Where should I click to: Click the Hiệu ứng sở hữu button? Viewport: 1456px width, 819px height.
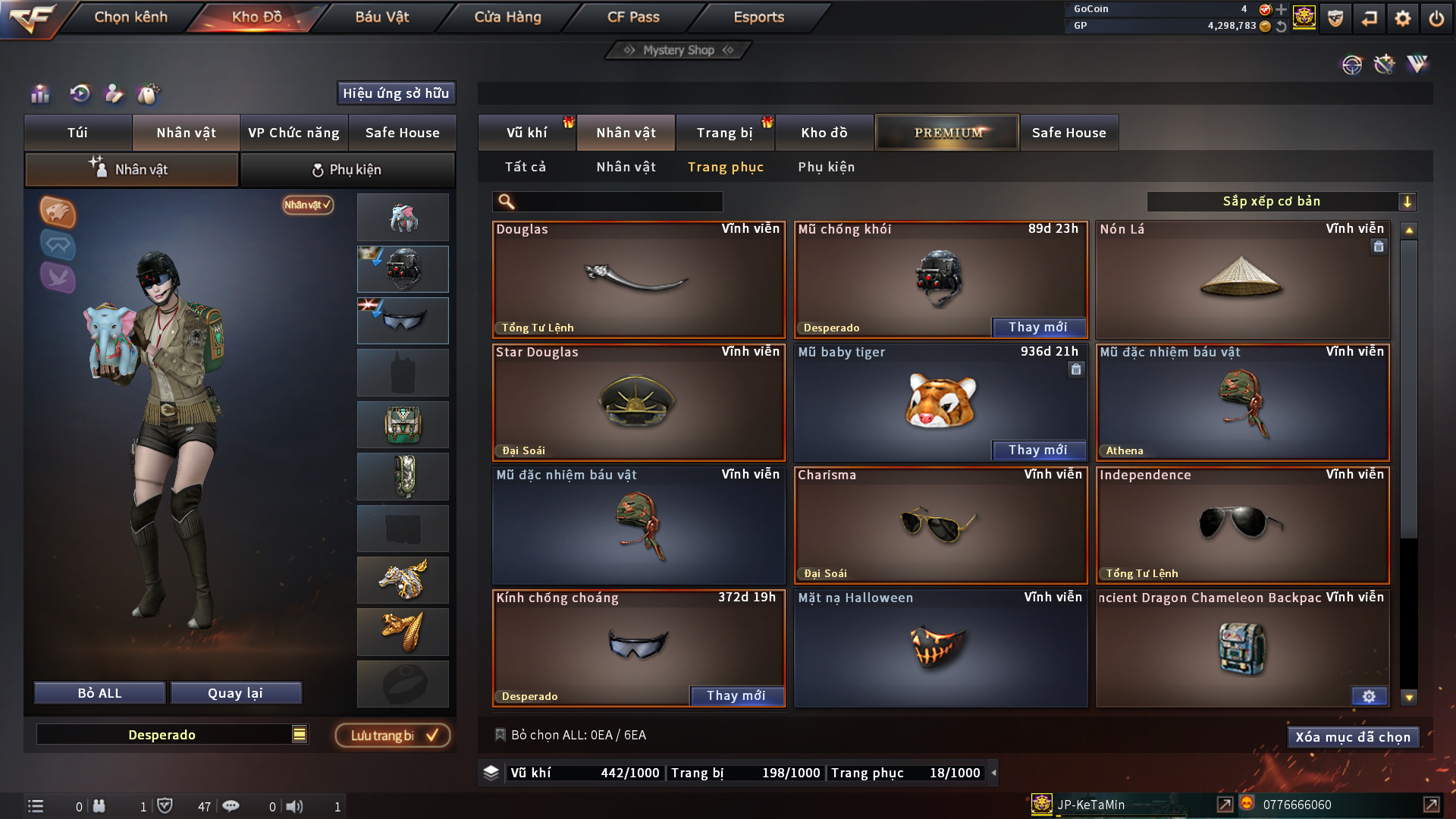(x=396, y=93)
